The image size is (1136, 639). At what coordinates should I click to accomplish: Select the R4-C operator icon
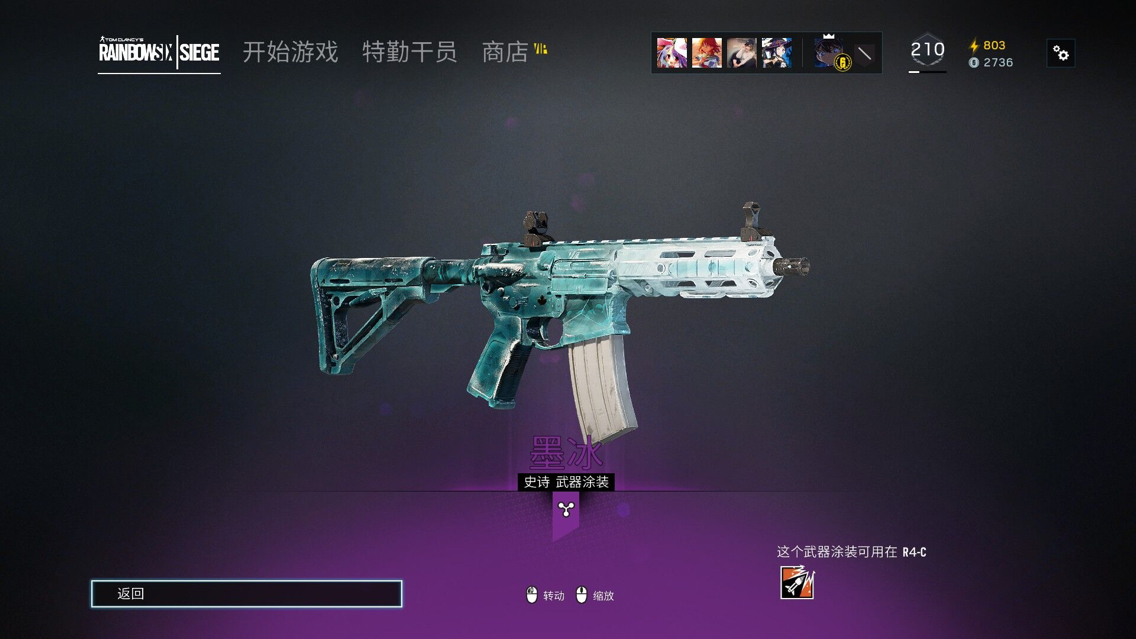(797, 582)
